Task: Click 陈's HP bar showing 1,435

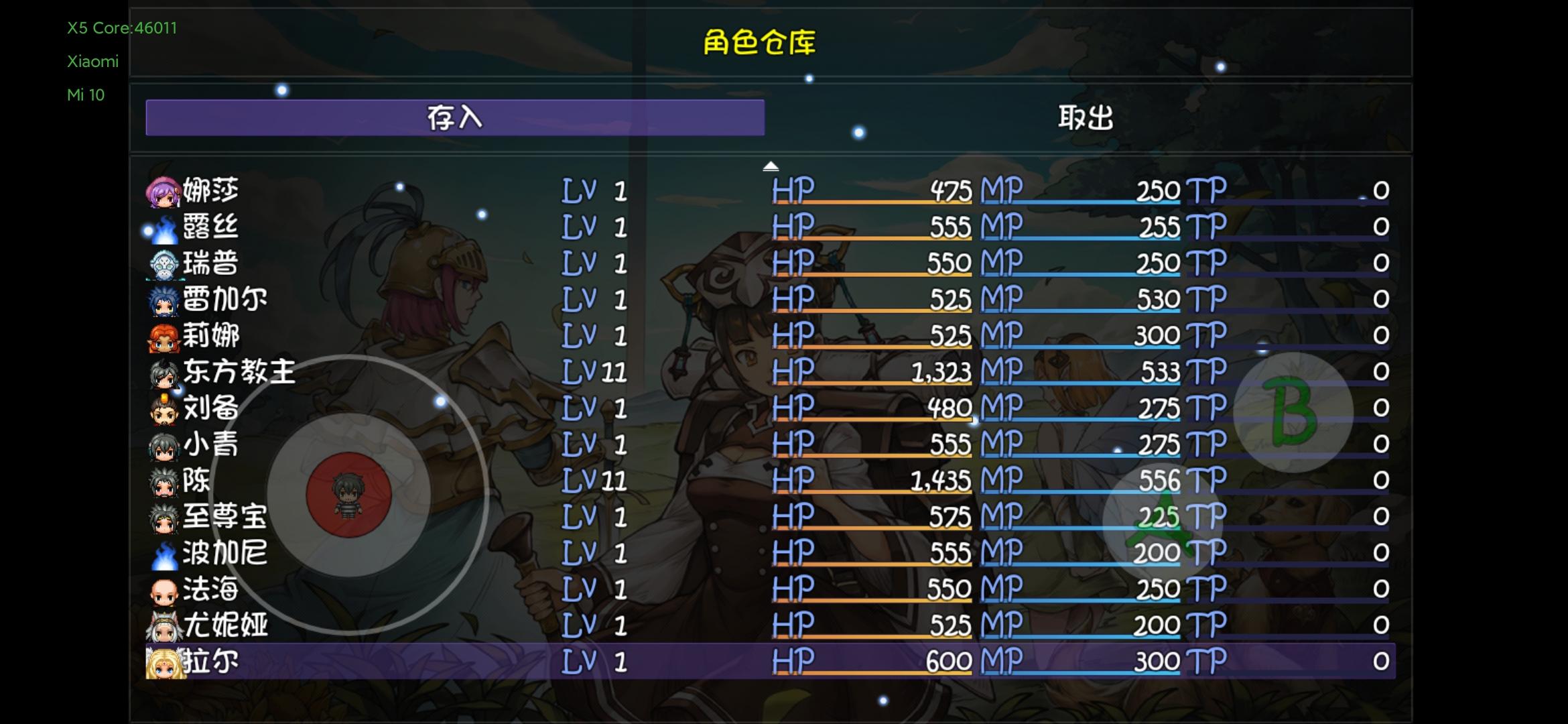Action: (x=871, y=480)
